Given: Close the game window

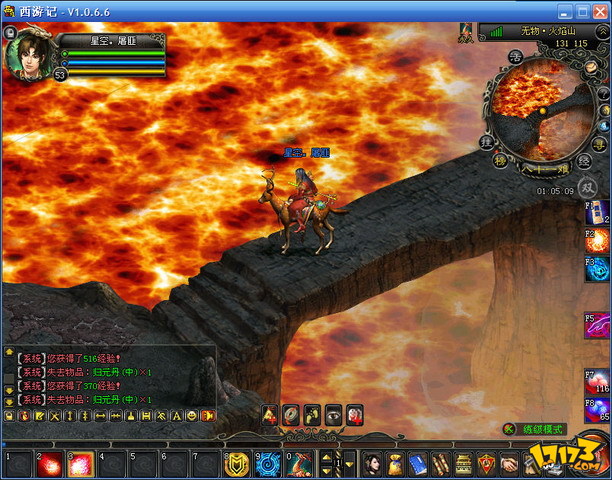Looking at the screenshot, I should point(599,11).
